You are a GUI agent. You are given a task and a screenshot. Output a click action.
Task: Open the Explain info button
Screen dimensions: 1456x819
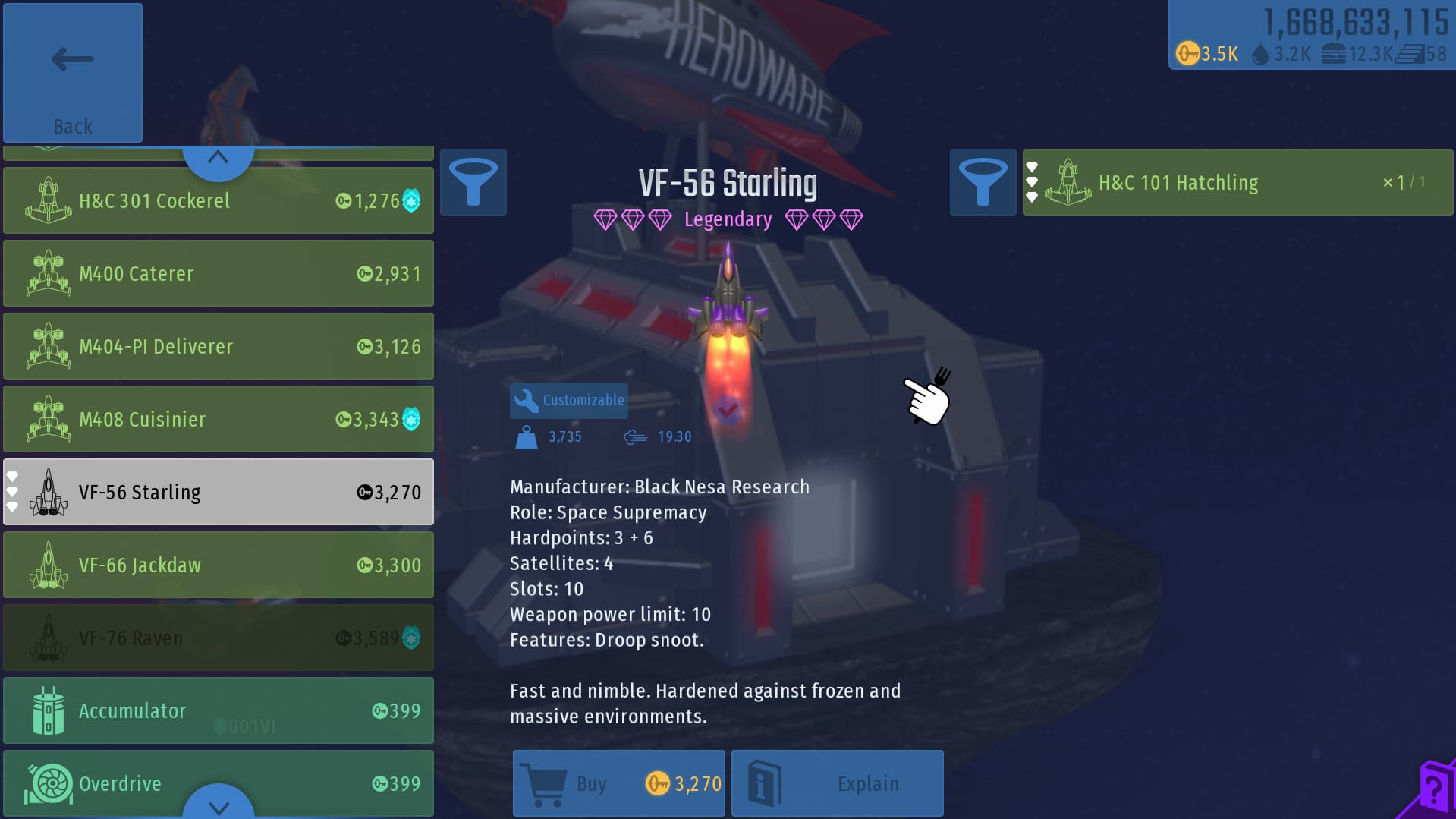(x=838, y=783)
